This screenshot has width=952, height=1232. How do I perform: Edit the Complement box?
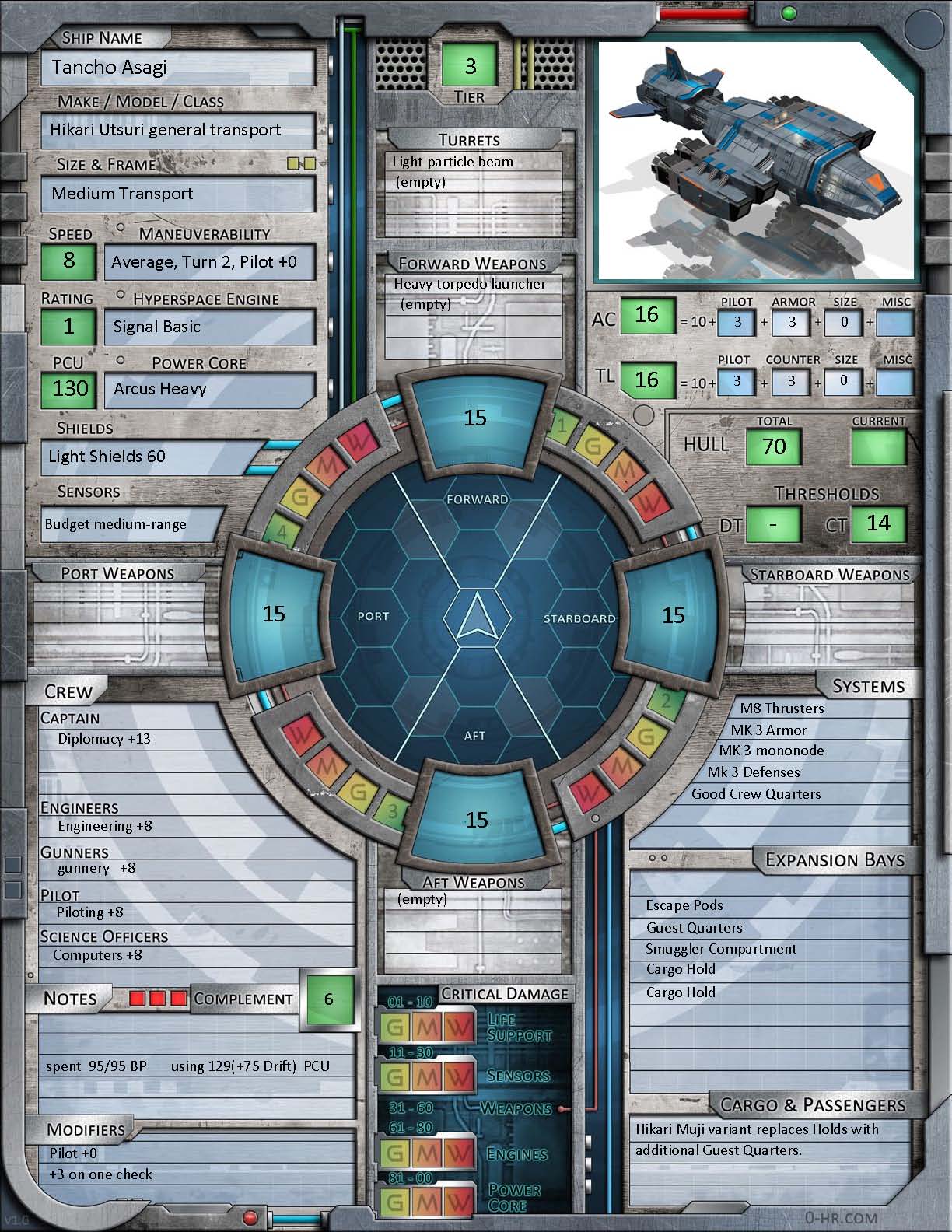[x=328, y=999]
